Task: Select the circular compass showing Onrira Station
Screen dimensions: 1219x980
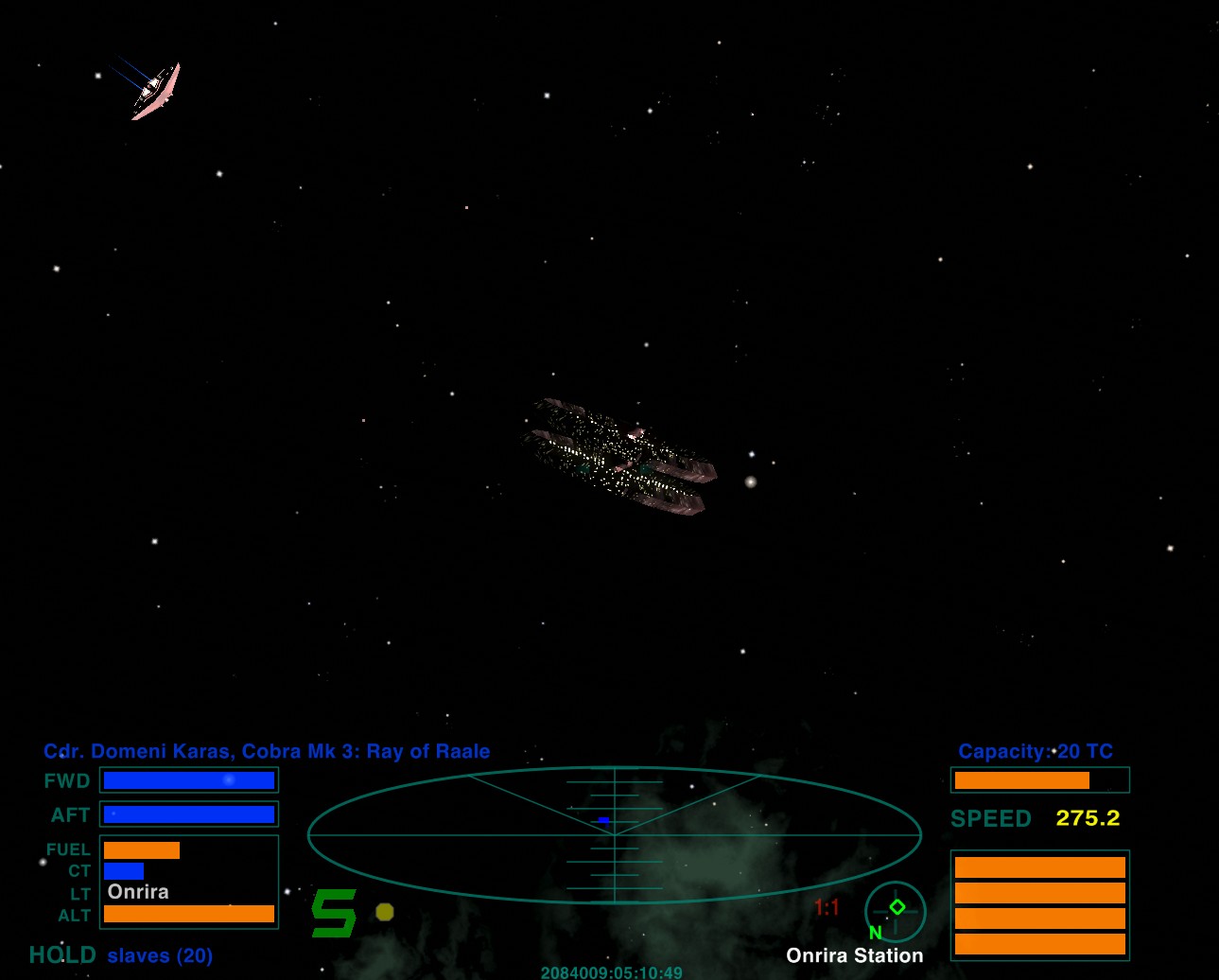Action: coord(895,911)
